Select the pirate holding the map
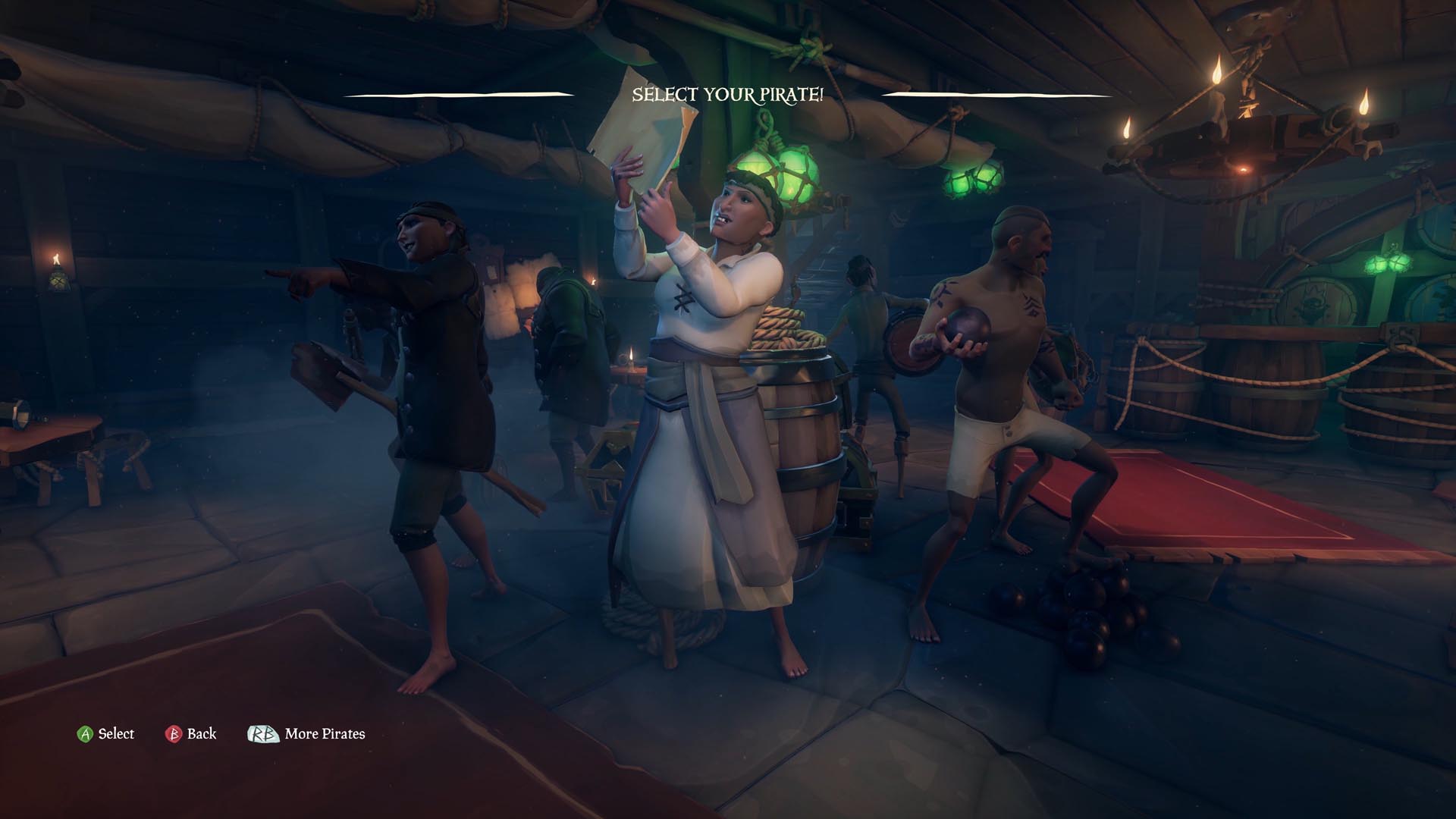Screen dimensions: 1456x819 (705, 341)
